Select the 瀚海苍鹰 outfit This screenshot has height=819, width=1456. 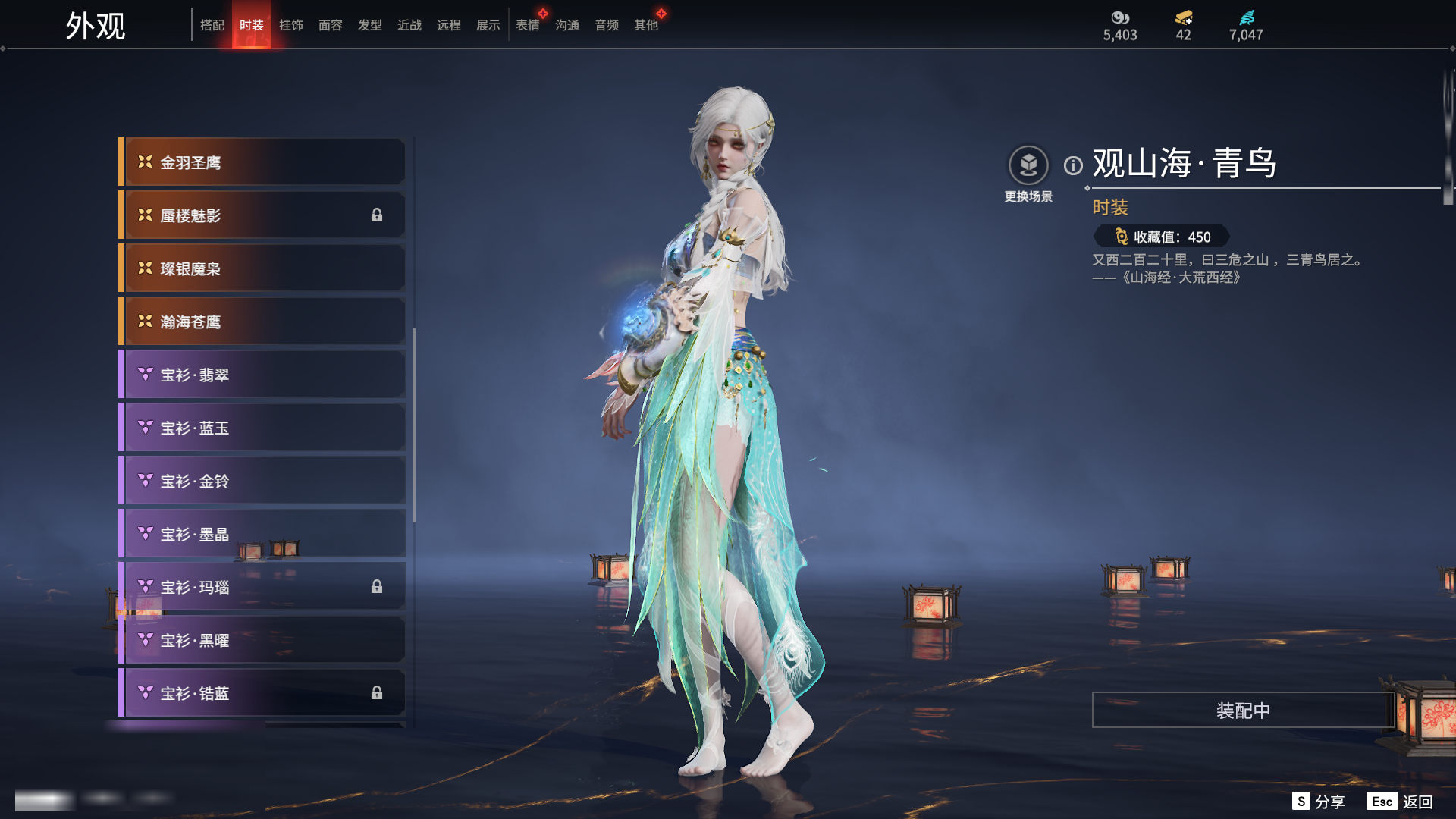262,322
